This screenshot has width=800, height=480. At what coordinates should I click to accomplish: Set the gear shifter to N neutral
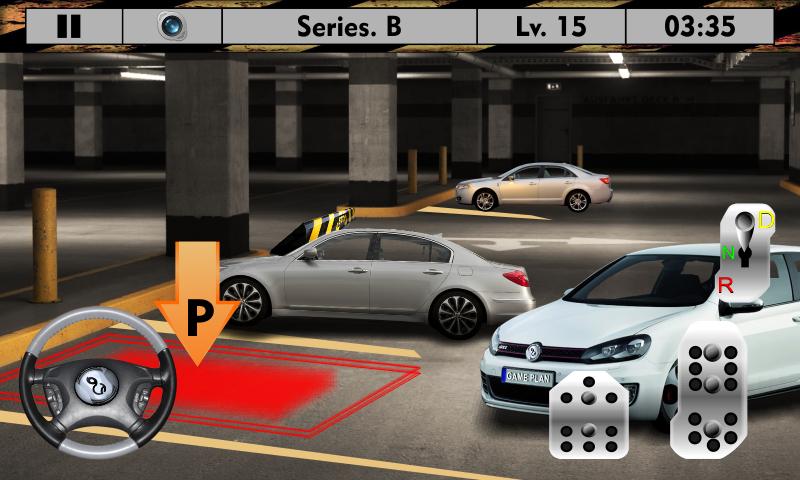pyautogui.click(x=728, y=253)
